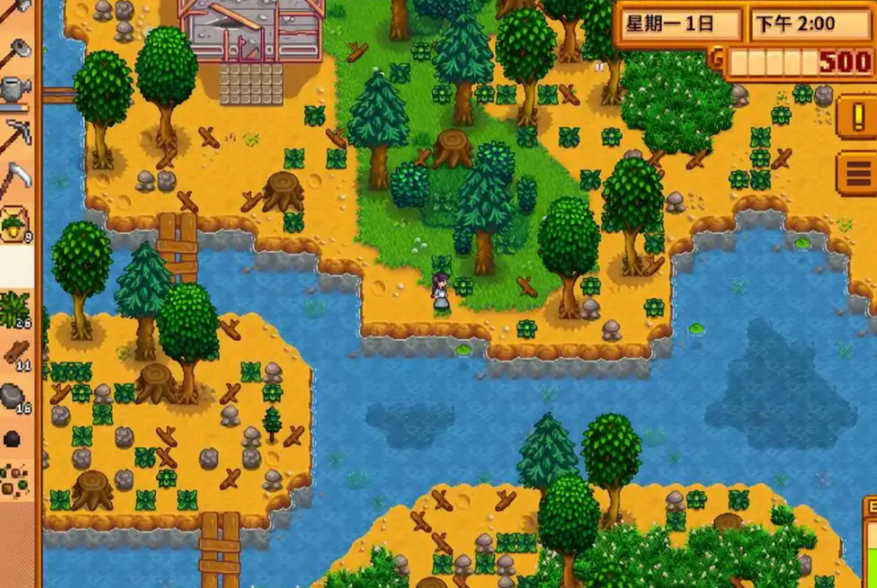Pick the parsnip seeds slot
The width and height of the screenshot is (877, 588).
point(16,223)
